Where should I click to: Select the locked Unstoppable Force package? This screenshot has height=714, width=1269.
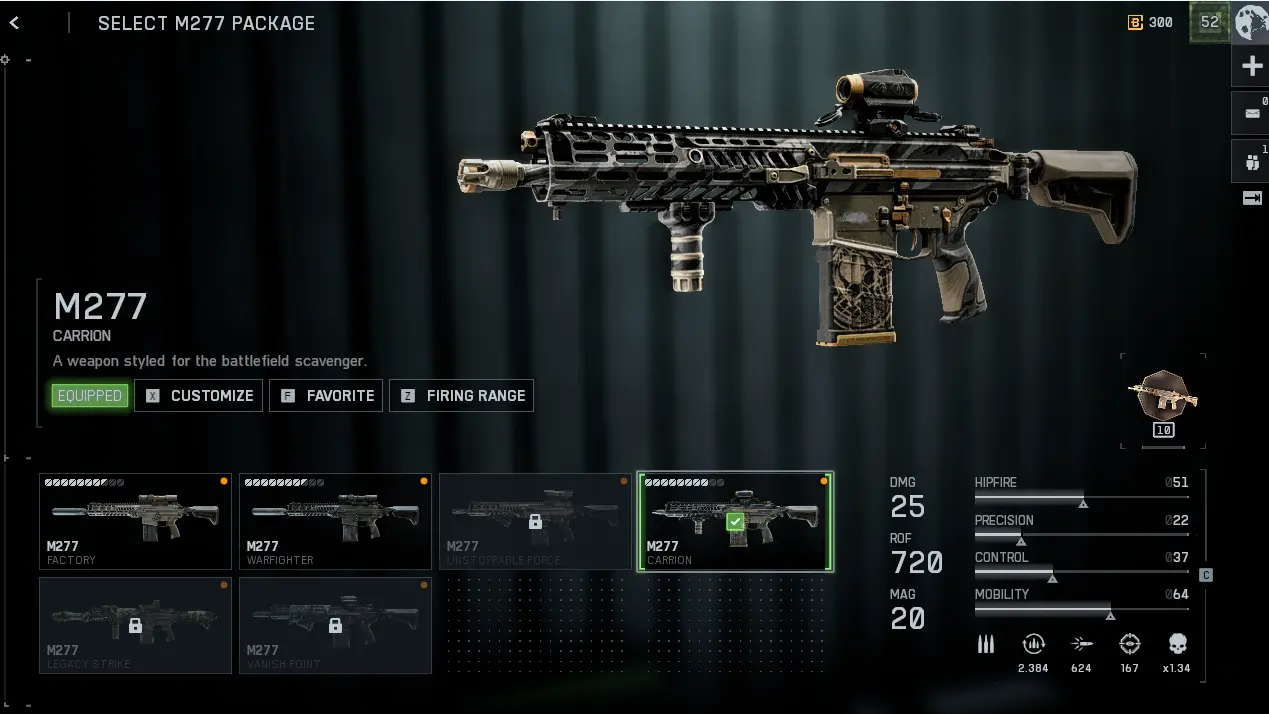click(535, 521)
